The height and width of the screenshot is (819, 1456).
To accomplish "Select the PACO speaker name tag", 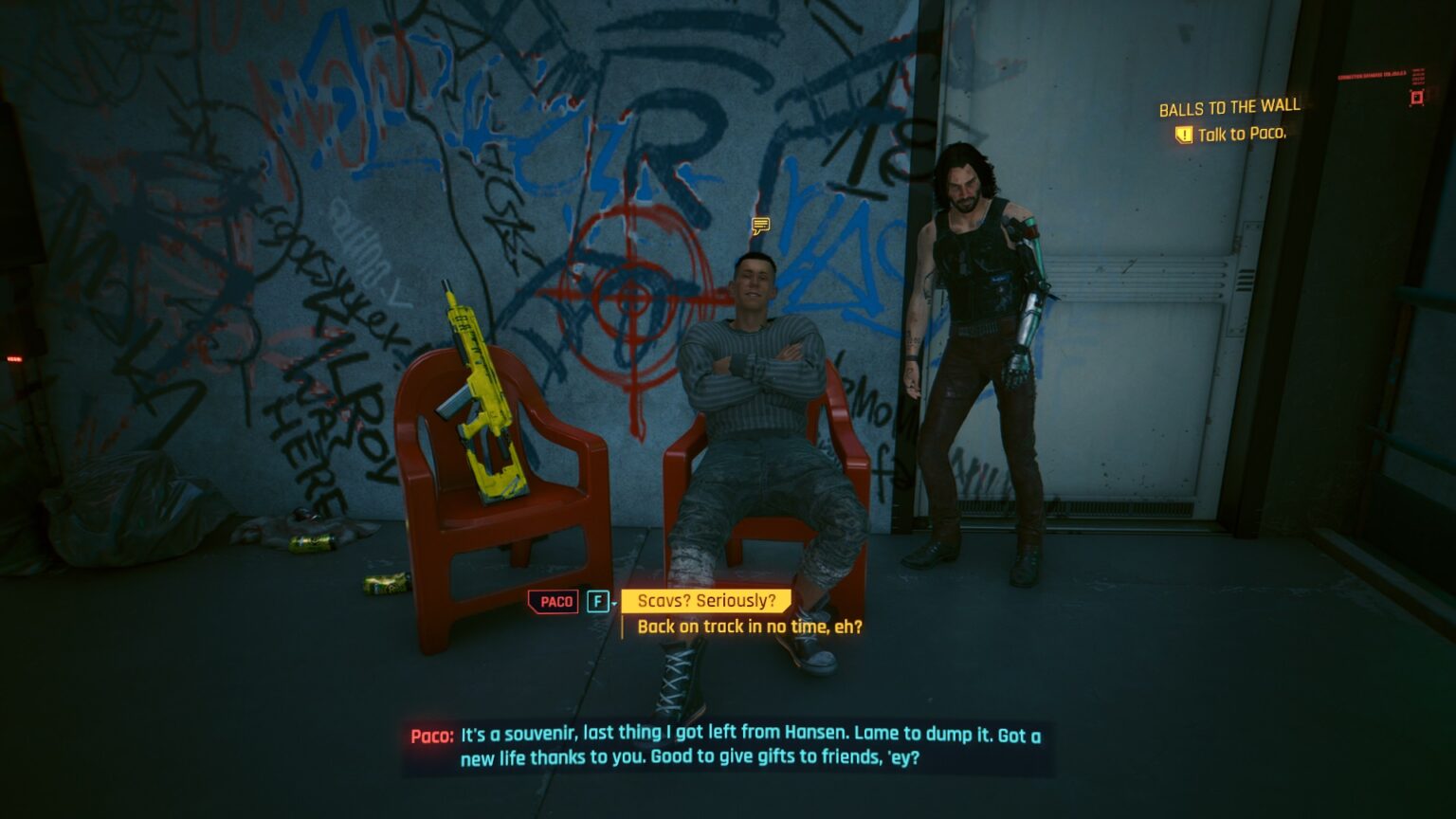I will tap(554, 601).
